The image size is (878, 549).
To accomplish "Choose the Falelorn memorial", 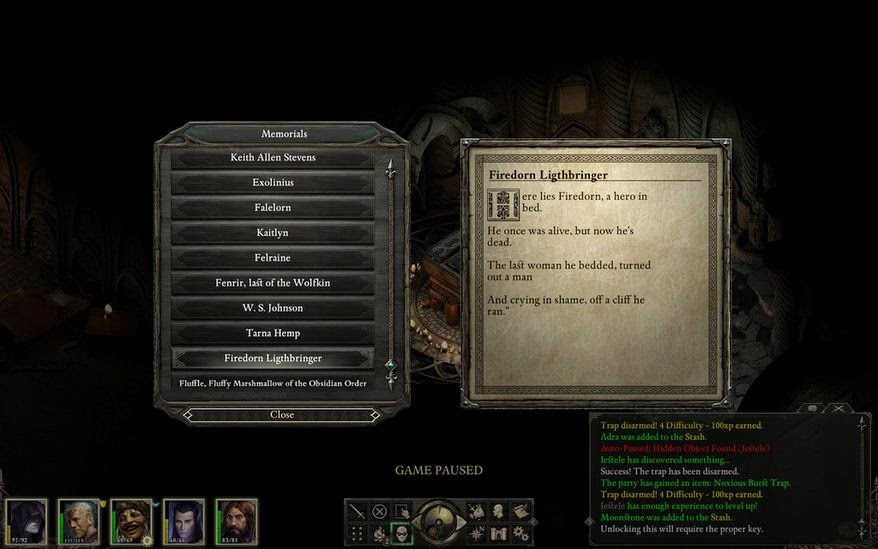I will click(273, 208).
